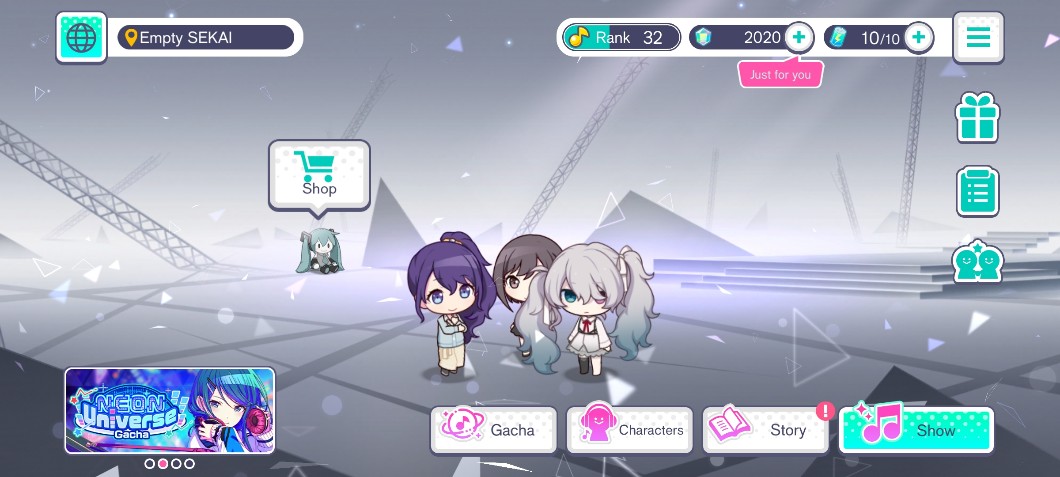Open the Characters menu

630,429
